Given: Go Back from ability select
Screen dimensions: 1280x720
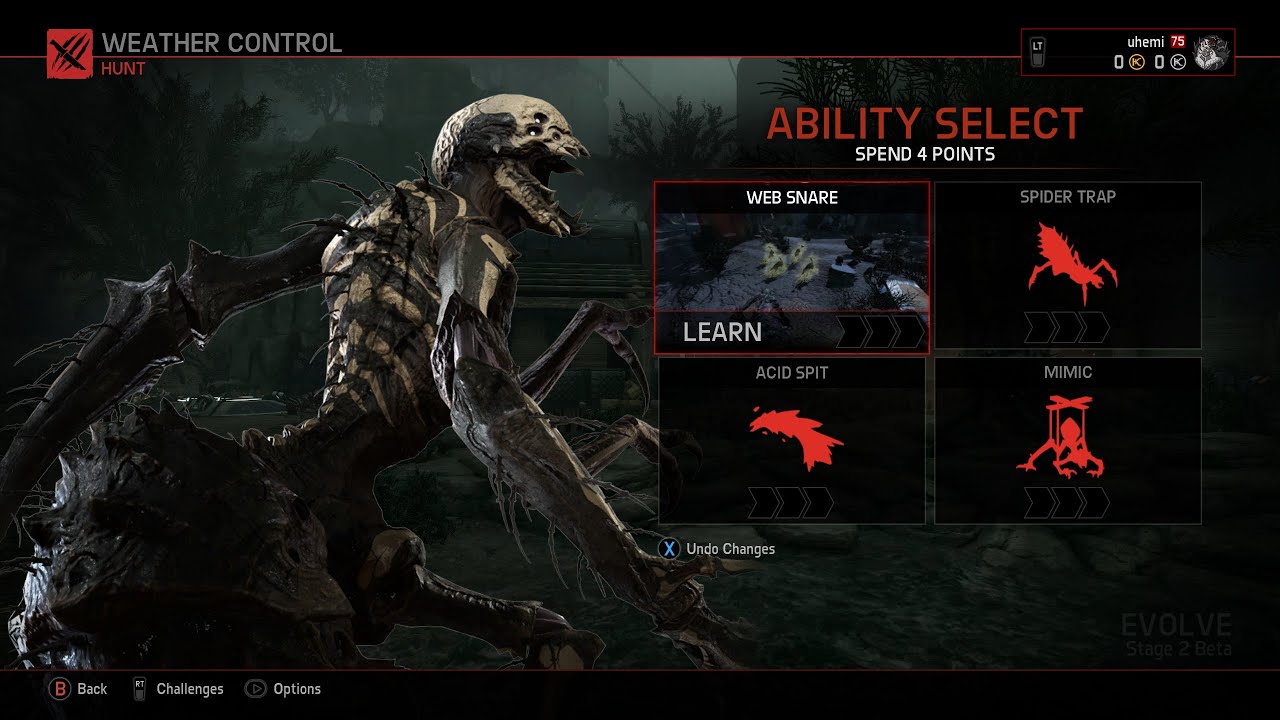Looking at the screenshot, I should pyautogui.click(x=78, y=689).
